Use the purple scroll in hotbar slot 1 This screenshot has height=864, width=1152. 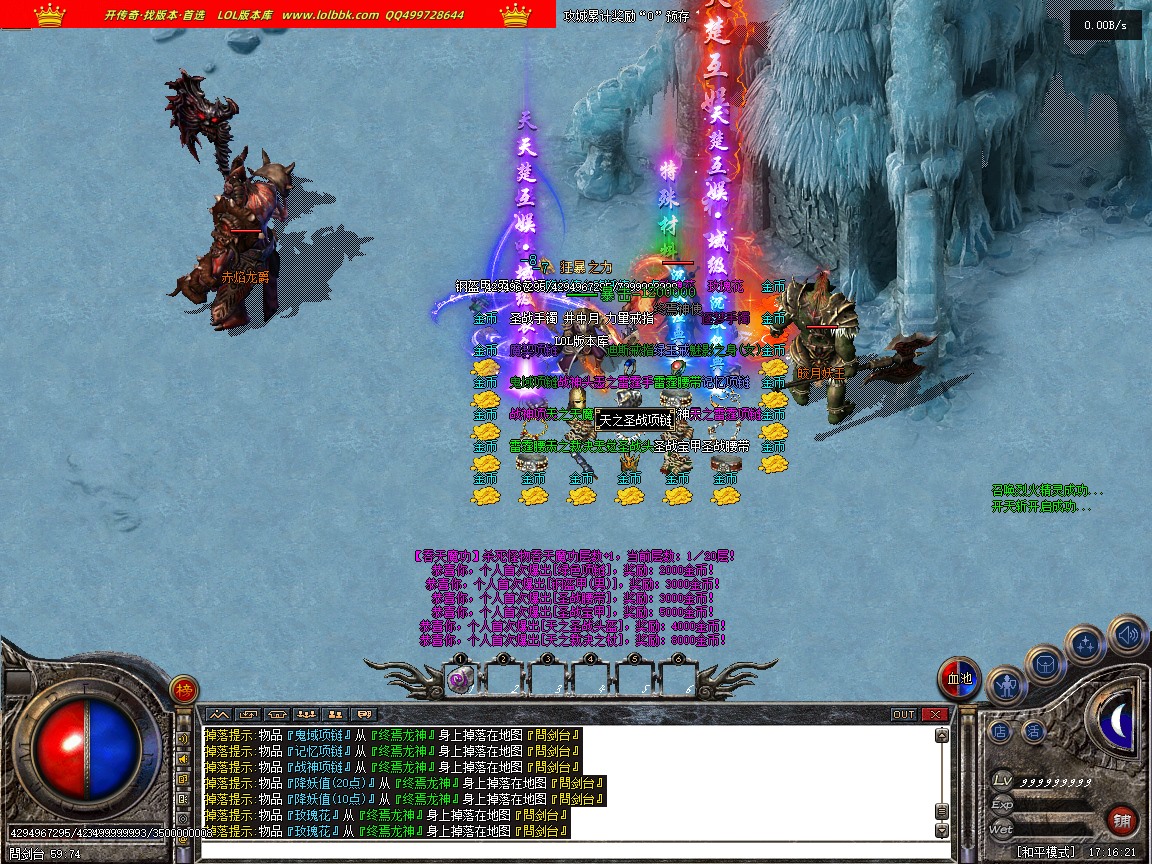tap(461, 680)
